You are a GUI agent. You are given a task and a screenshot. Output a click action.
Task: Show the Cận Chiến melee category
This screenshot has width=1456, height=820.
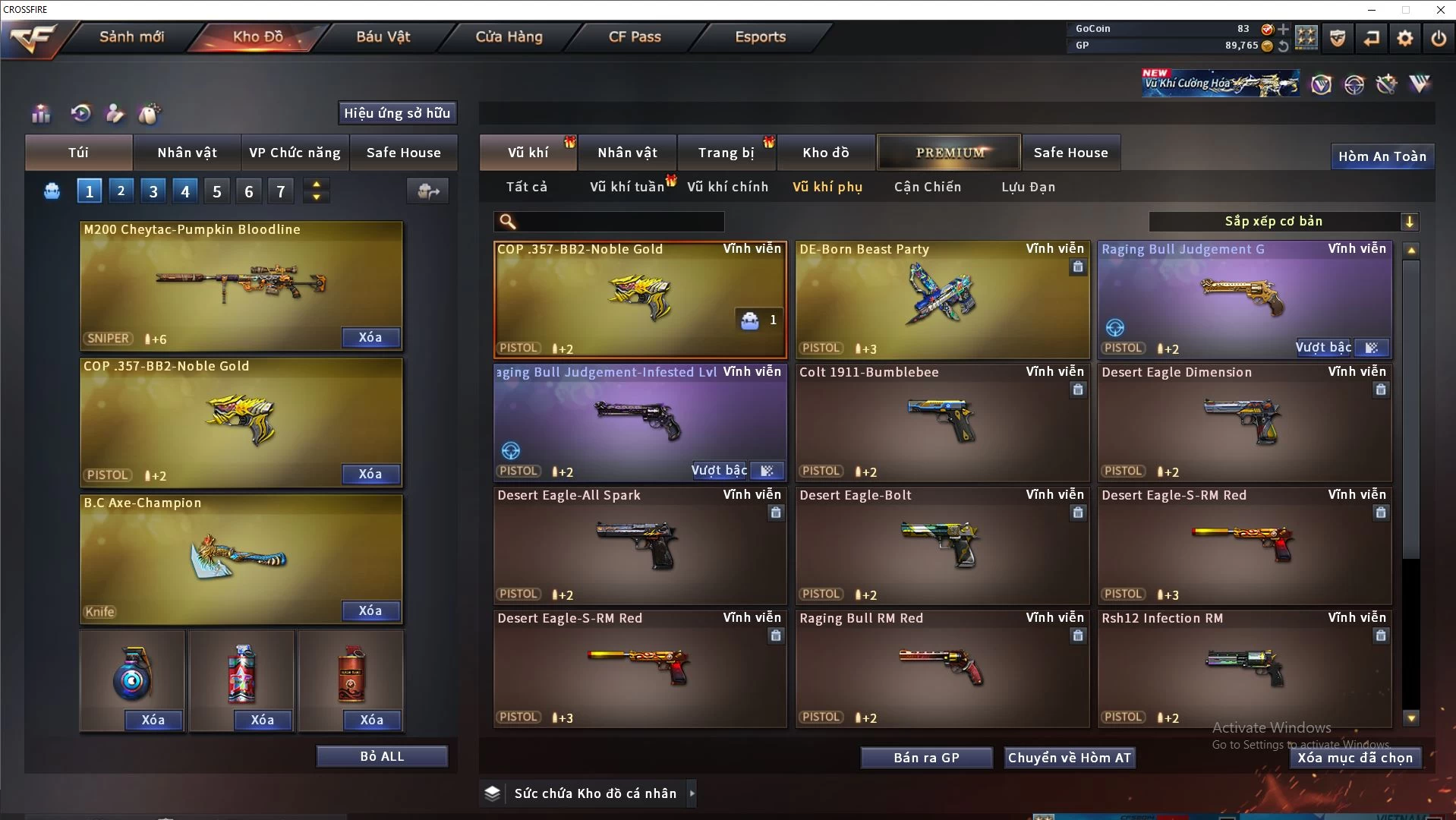(927, 187)
